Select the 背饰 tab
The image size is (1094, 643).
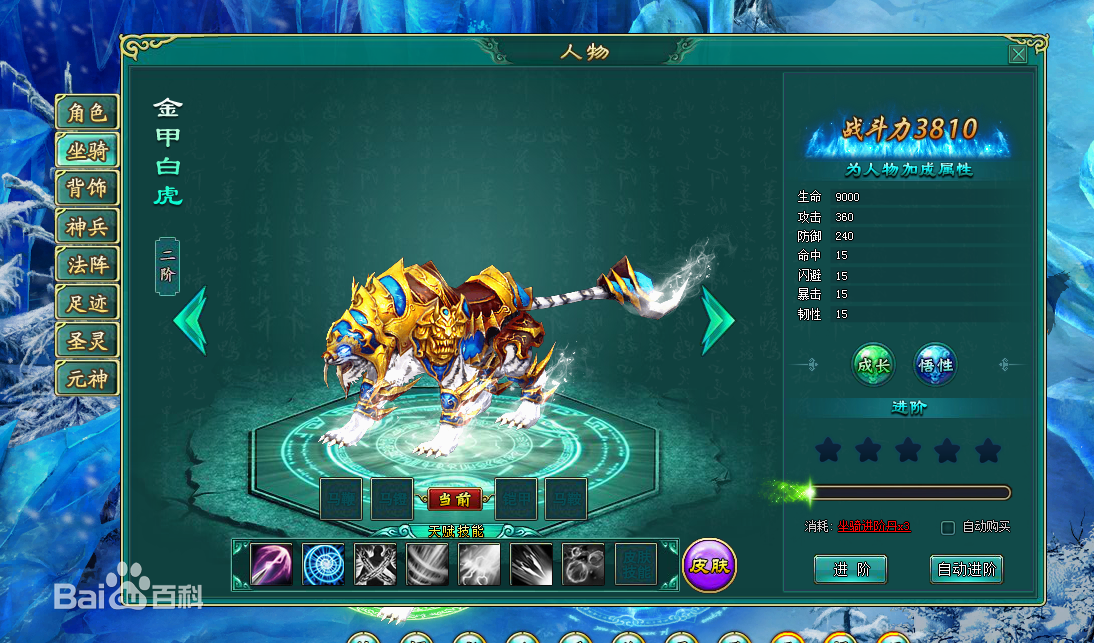coord(87,189)
